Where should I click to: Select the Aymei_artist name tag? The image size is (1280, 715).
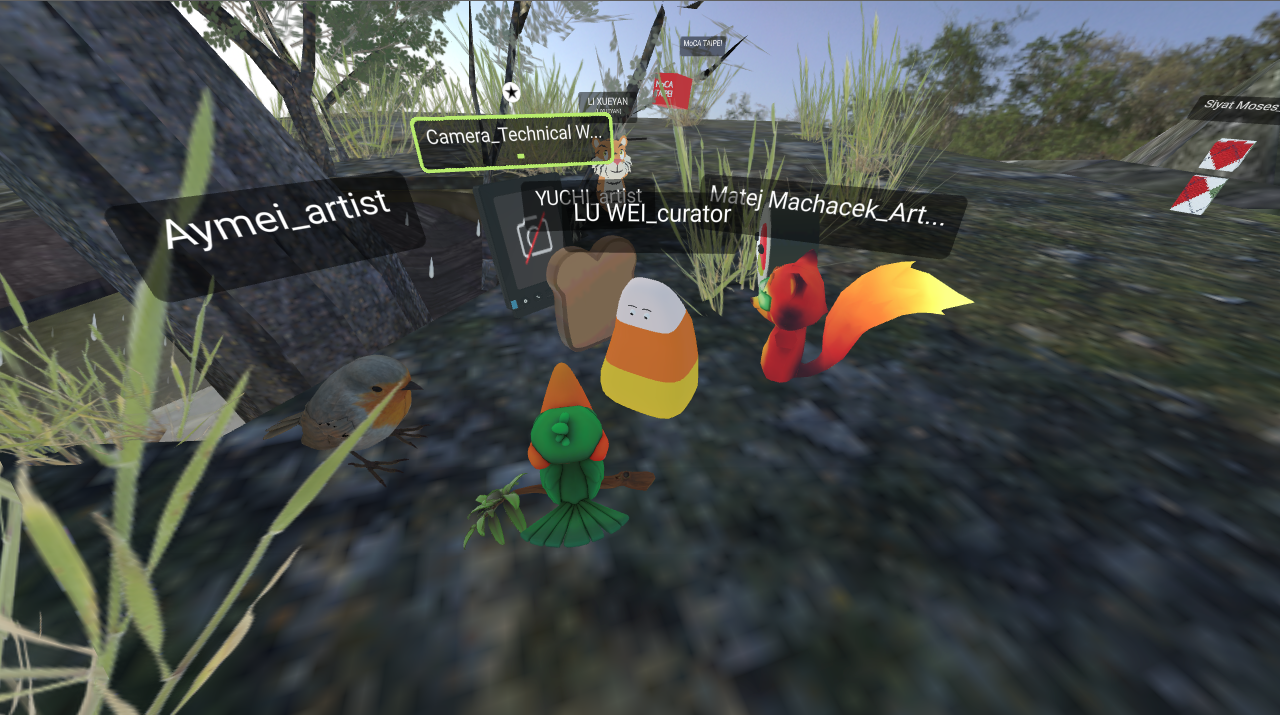(276, 219)
